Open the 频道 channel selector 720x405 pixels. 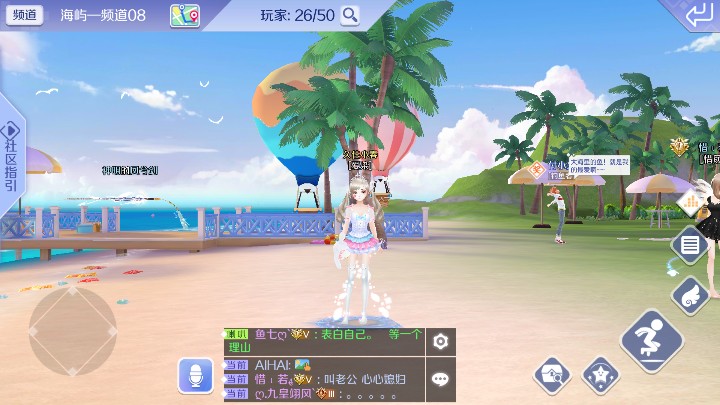point(25,15)
